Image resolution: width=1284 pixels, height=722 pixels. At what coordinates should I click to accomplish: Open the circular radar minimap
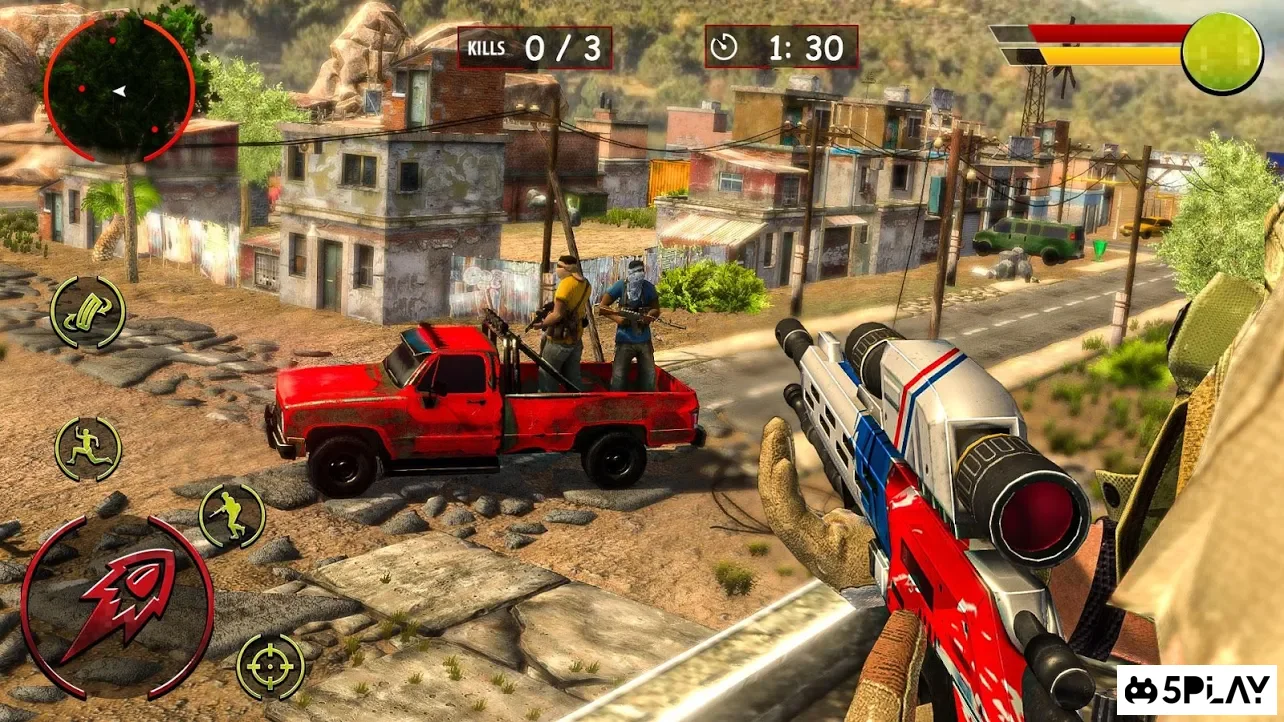[x=119, y=89]
